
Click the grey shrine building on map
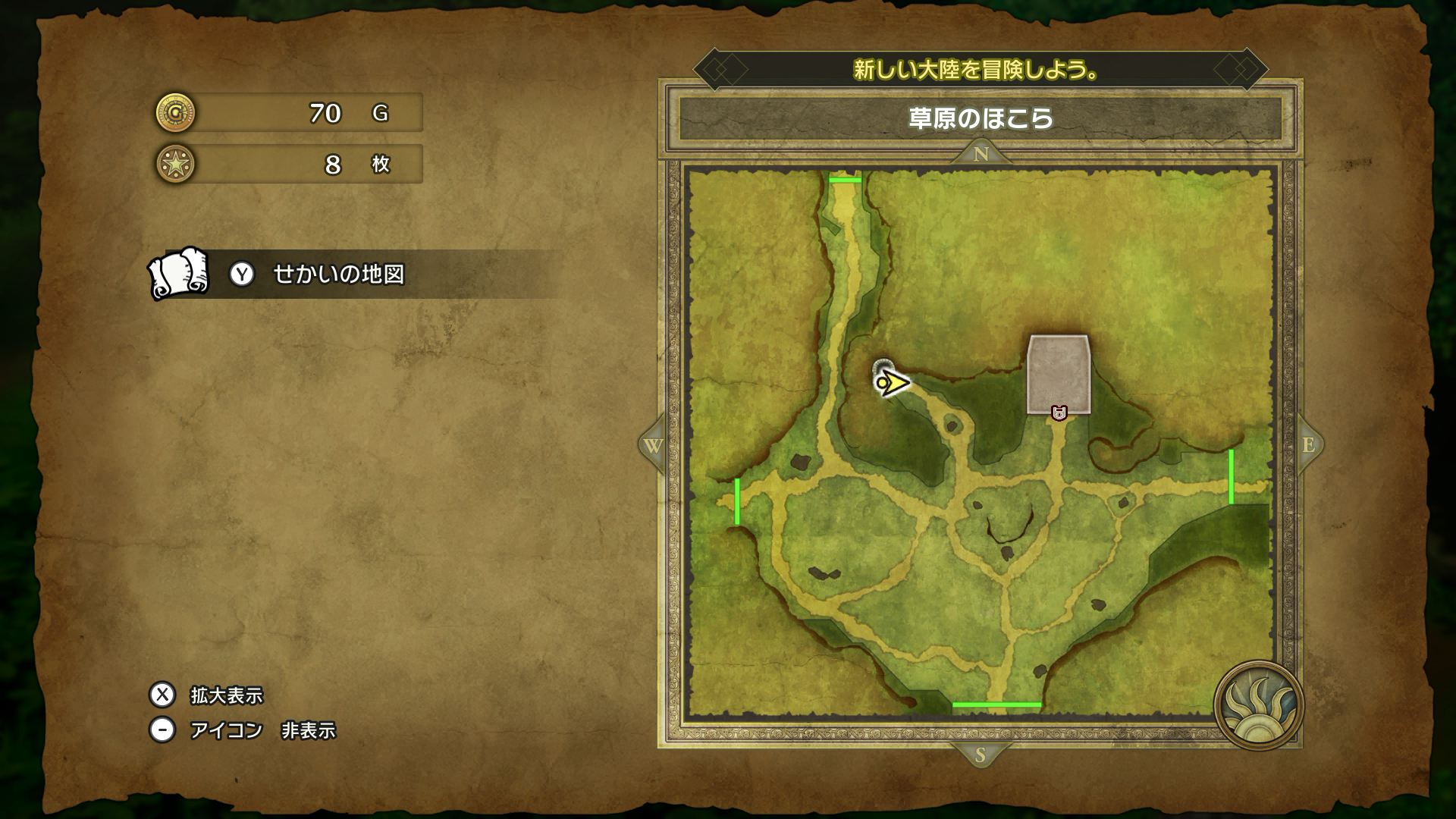[x=1059, y=372]
